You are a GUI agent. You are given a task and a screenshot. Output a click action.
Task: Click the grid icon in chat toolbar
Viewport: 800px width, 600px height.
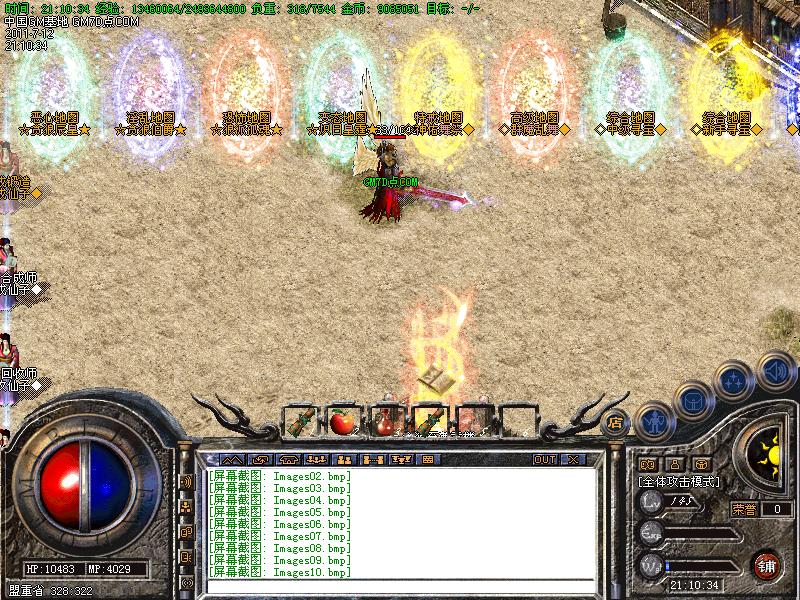[x=428, y=460]
